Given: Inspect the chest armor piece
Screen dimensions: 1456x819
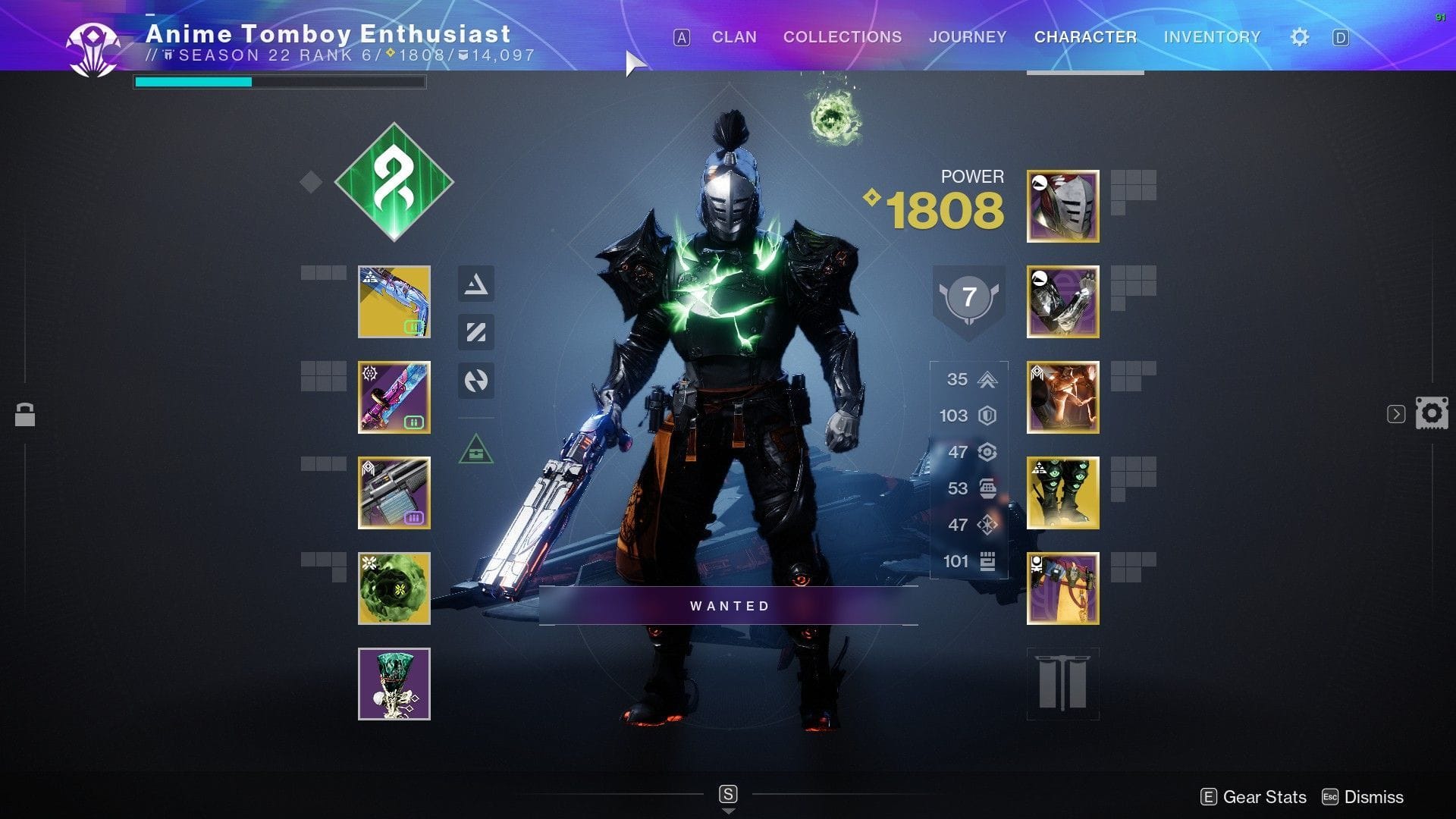Looking at the screenshot, I should [1062, 397].
